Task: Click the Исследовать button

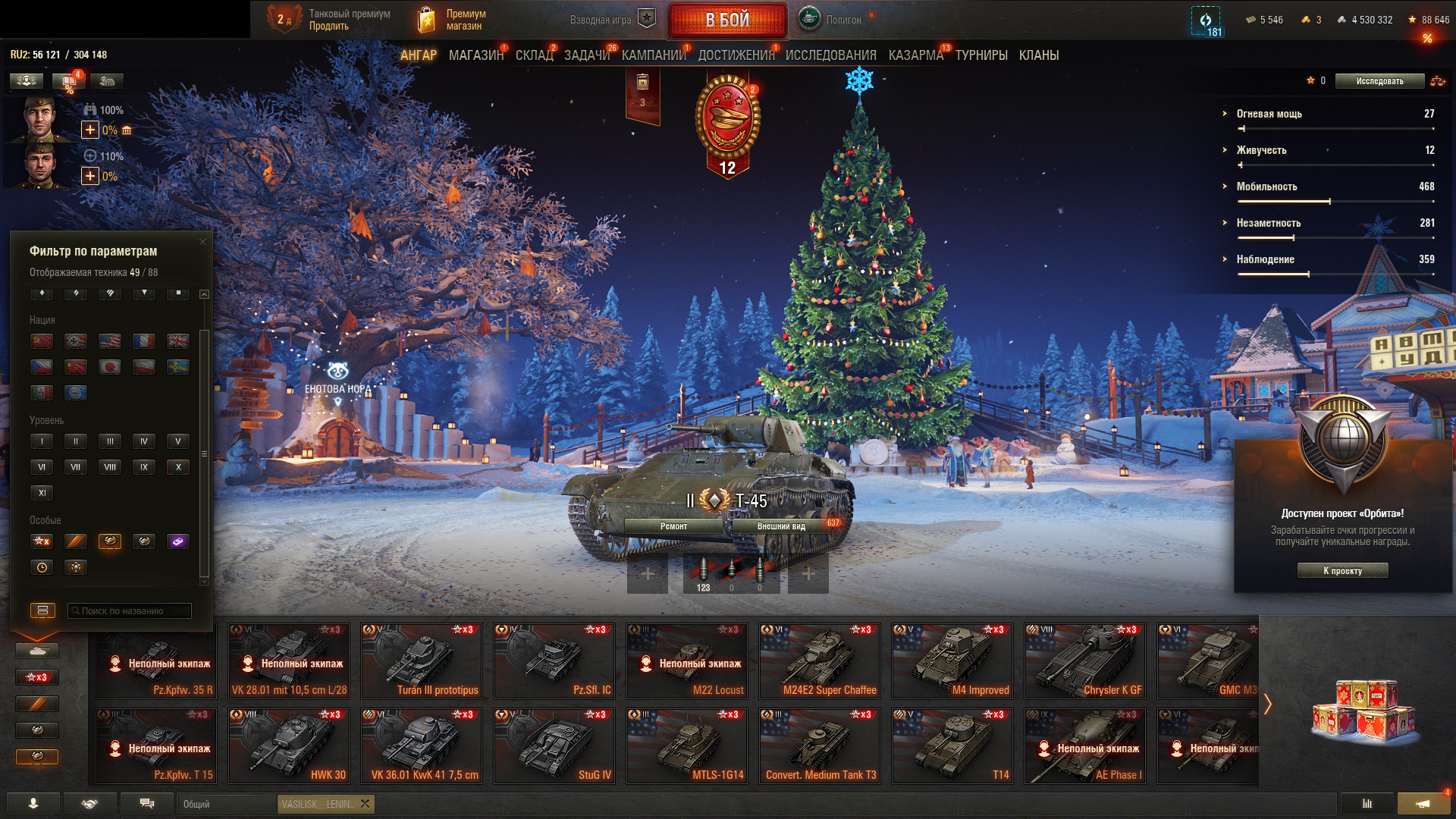Action: click(x=1379, y=81)
